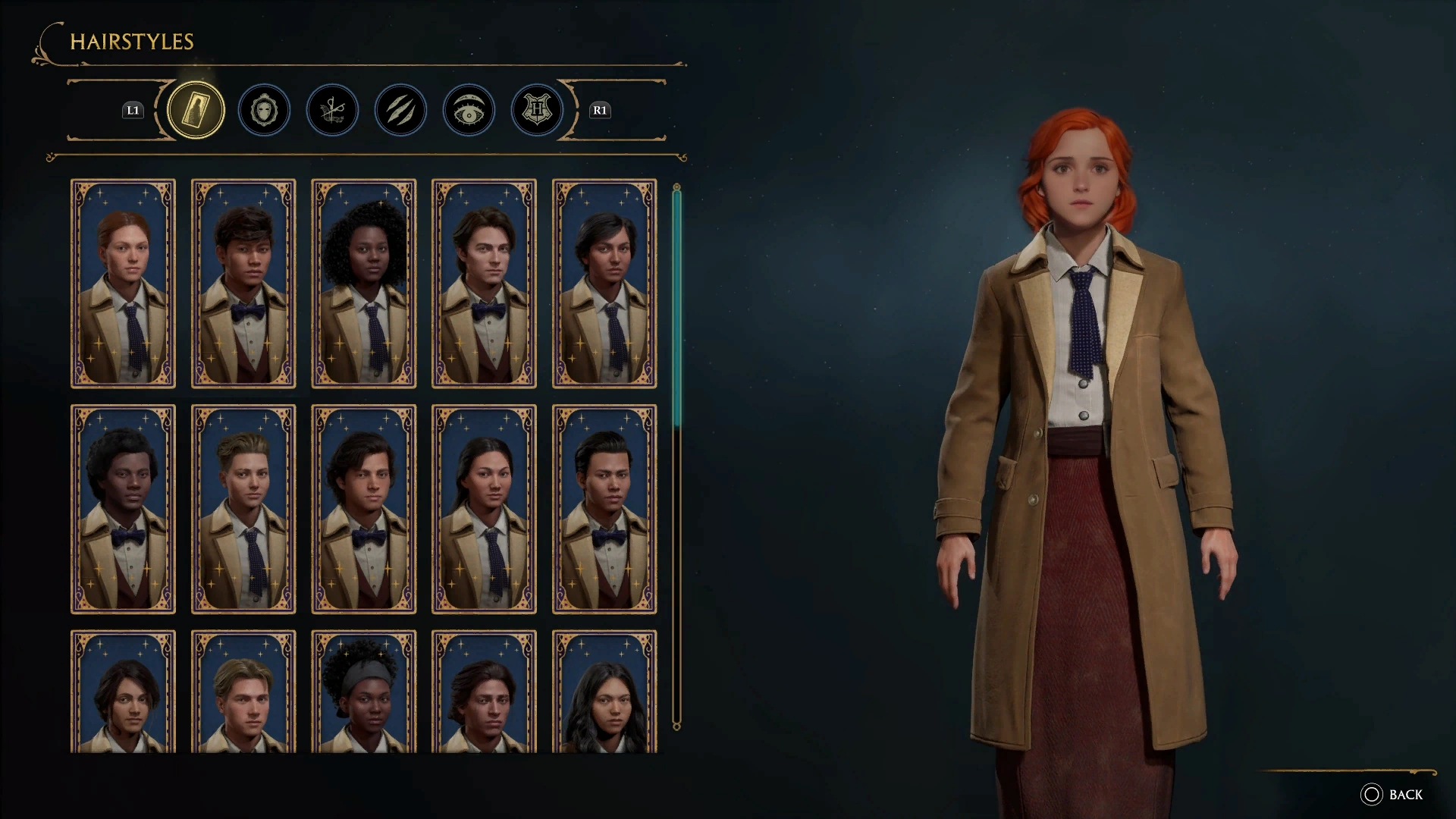Select the preset wearing a grey headband
This screenshot has width=1456, height=819.
(x=364, y=692)
